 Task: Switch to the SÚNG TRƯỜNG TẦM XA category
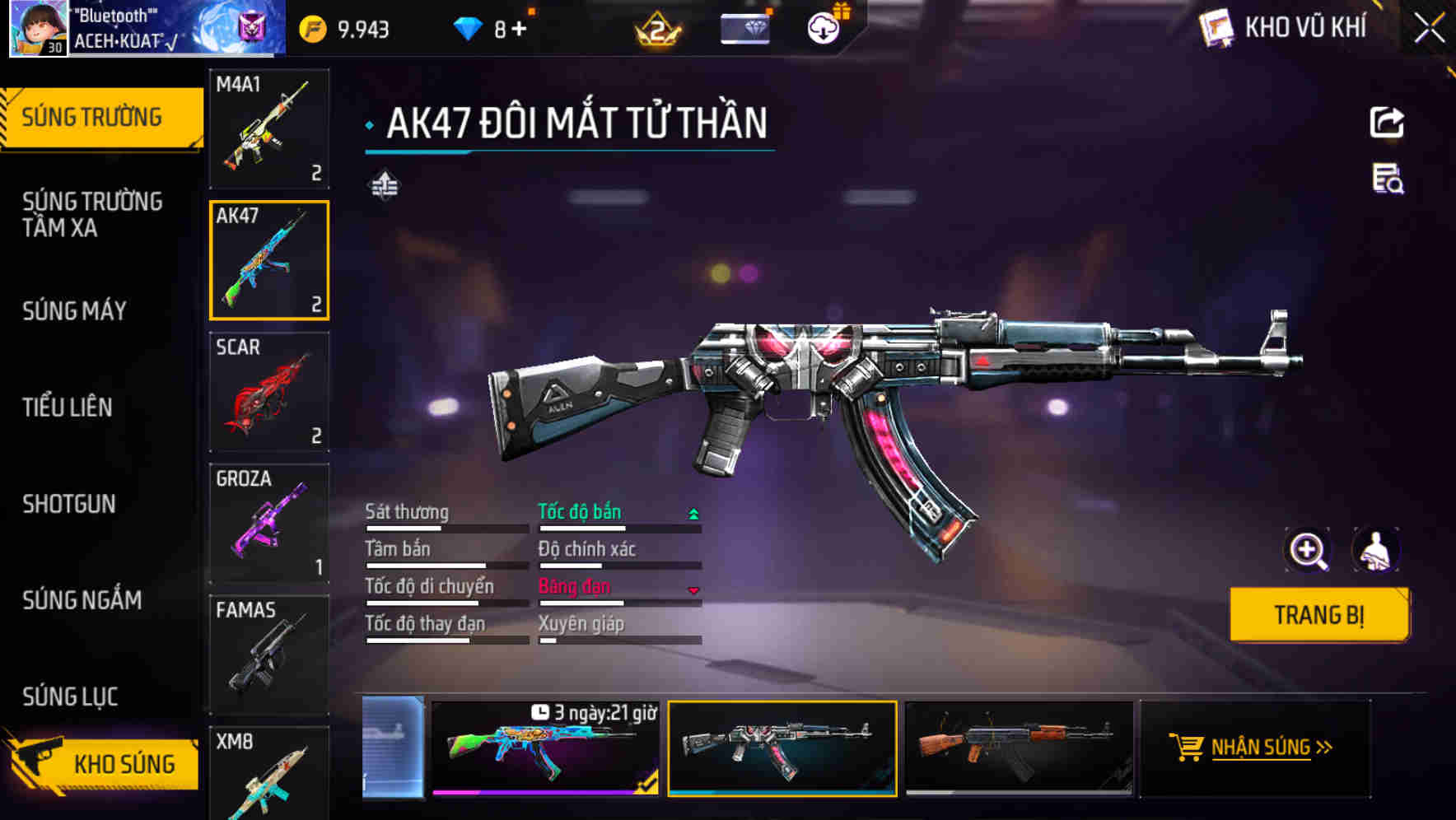[92, 214]
